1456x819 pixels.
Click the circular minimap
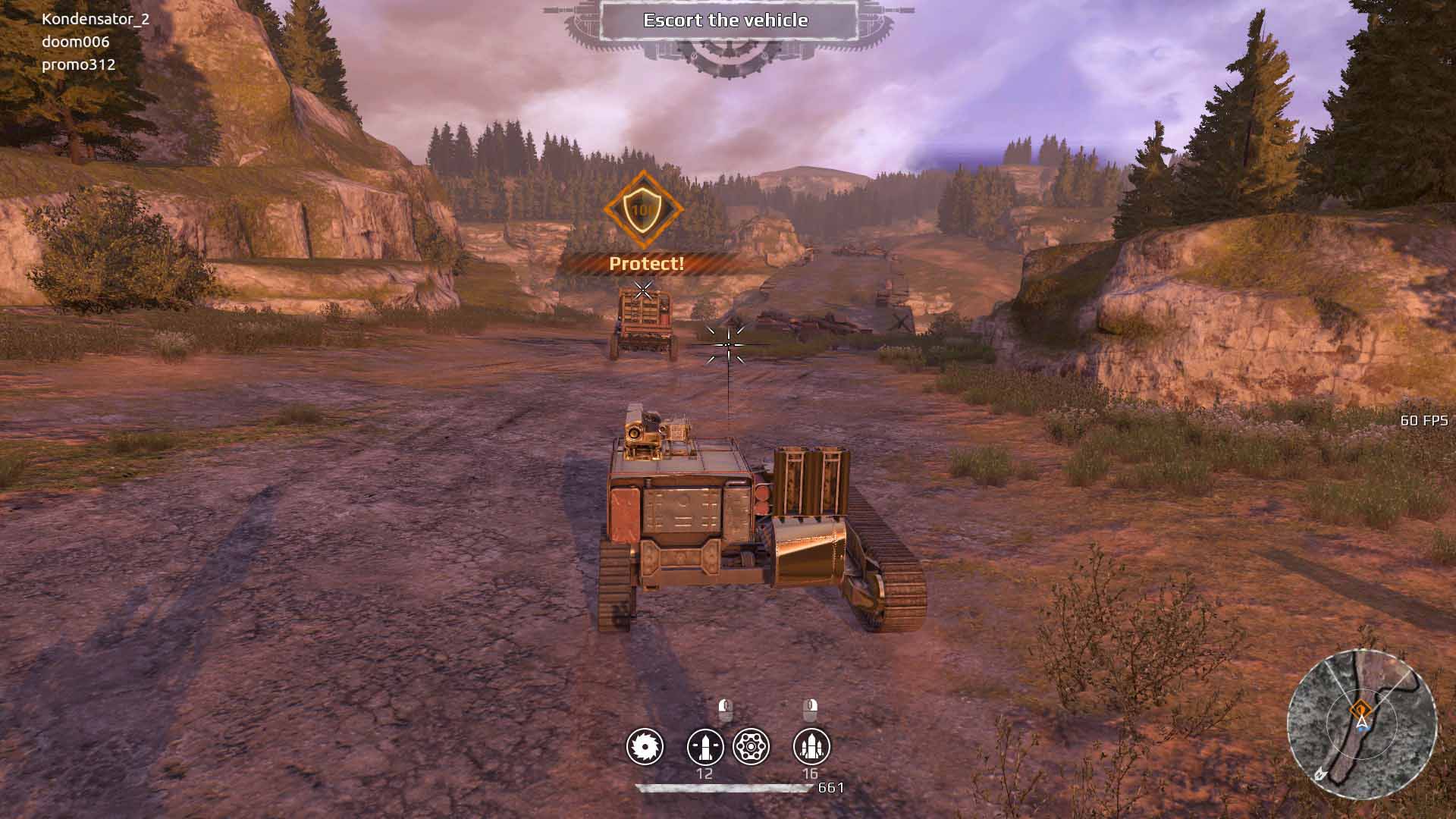1361,723
